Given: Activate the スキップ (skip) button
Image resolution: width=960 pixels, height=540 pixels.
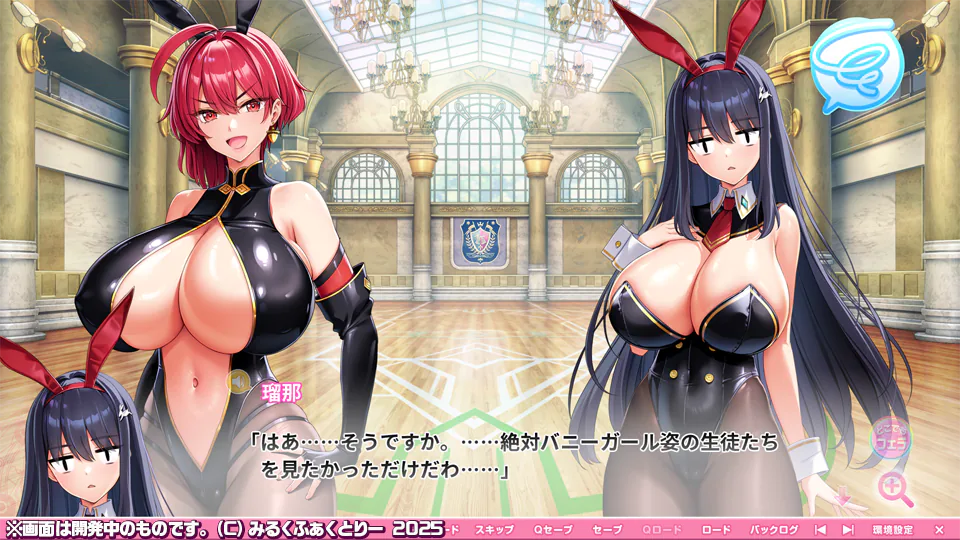Looking at the screenshot, I should point(494,528).
